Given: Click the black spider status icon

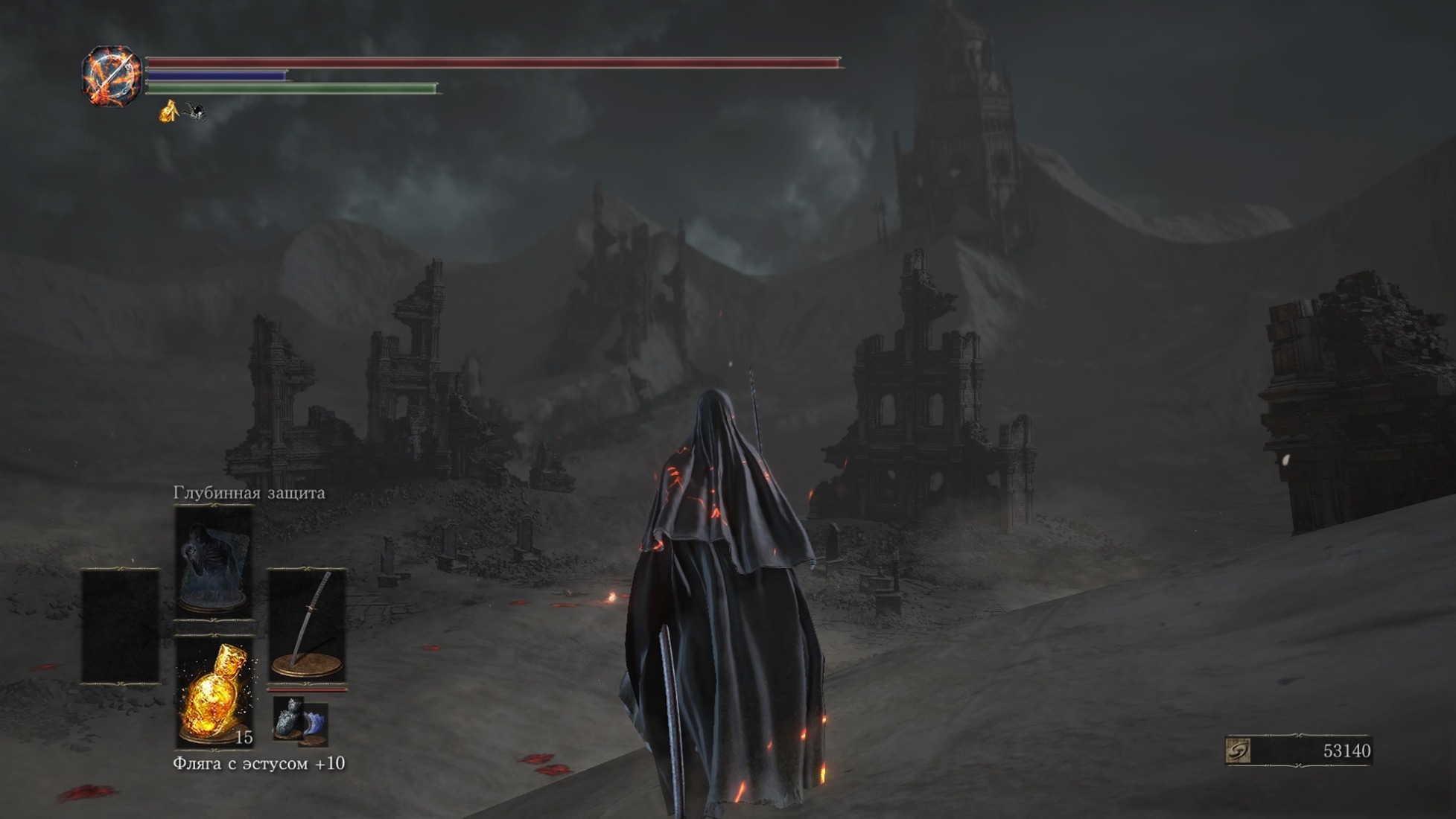Looking at the screenshot, I should click(x=196, y=112).
